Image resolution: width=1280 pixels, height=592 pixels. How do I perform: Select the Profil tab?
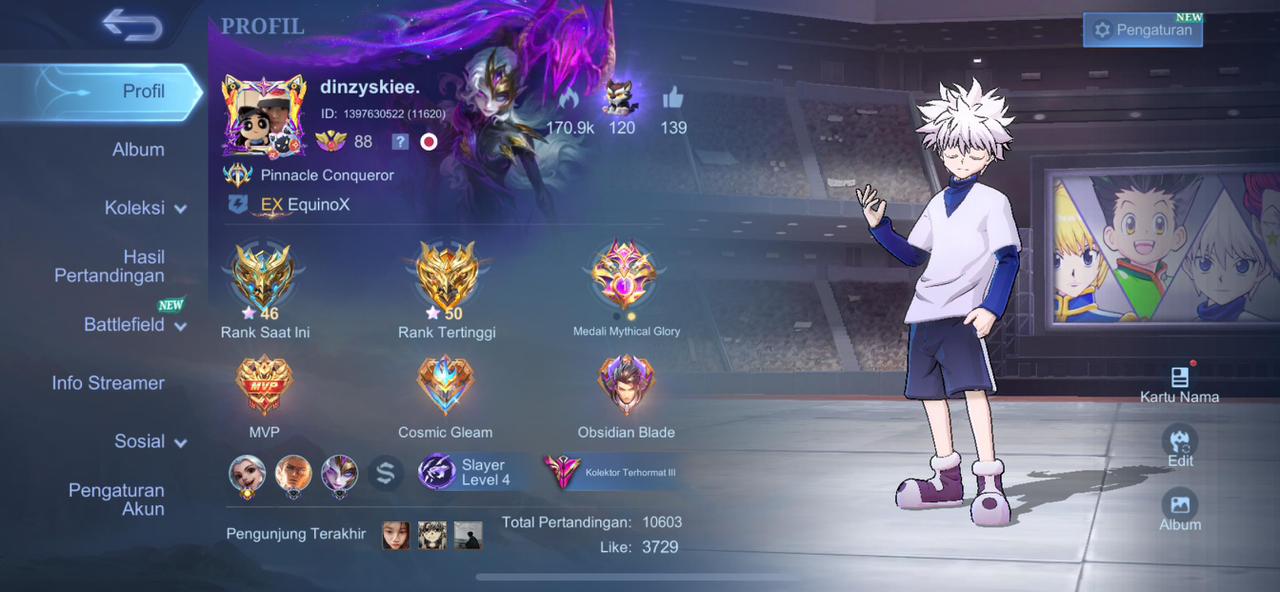(143, 91)
